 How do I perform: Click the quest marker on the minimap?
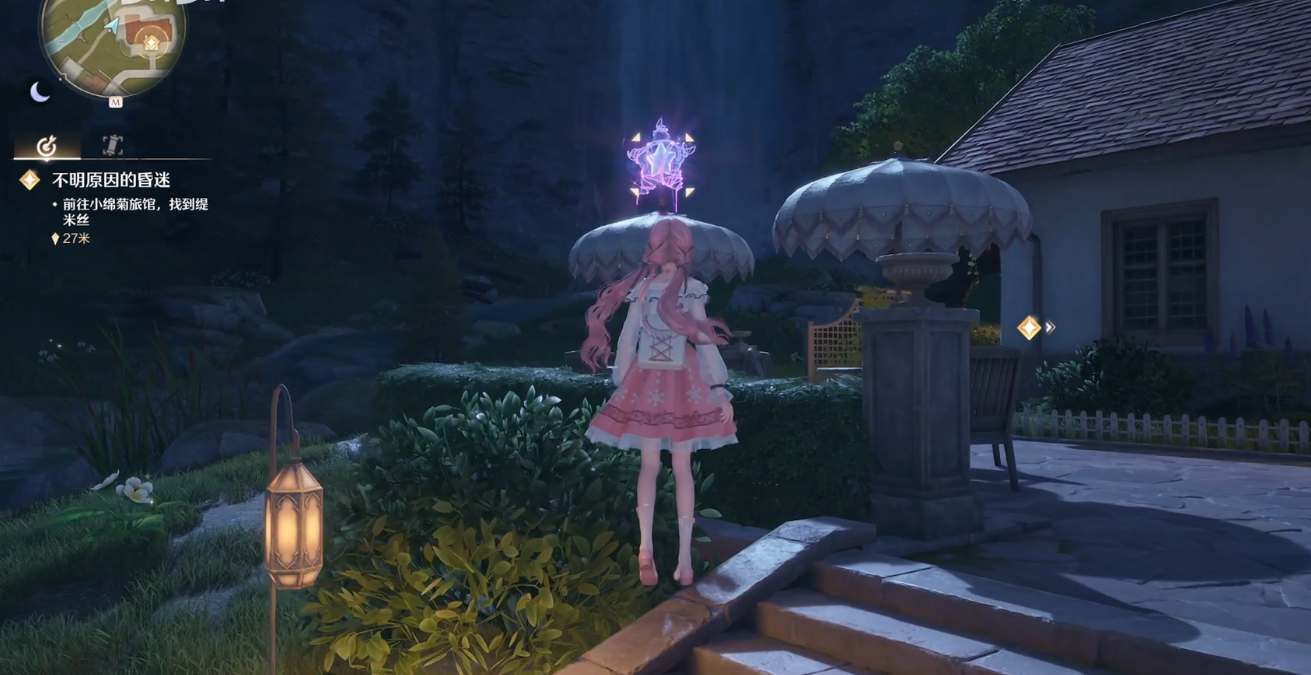point(150,41)
